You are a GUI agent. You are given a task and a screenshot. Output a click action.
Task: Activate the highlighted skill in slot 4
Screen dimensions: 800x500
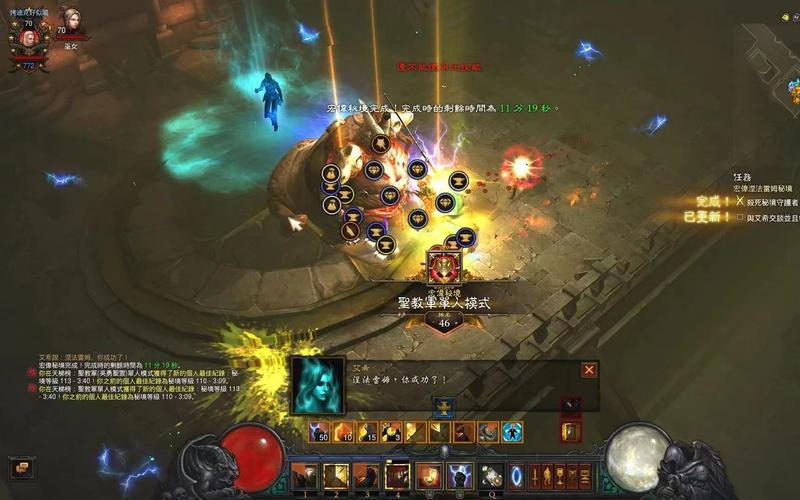coord(398,476)
